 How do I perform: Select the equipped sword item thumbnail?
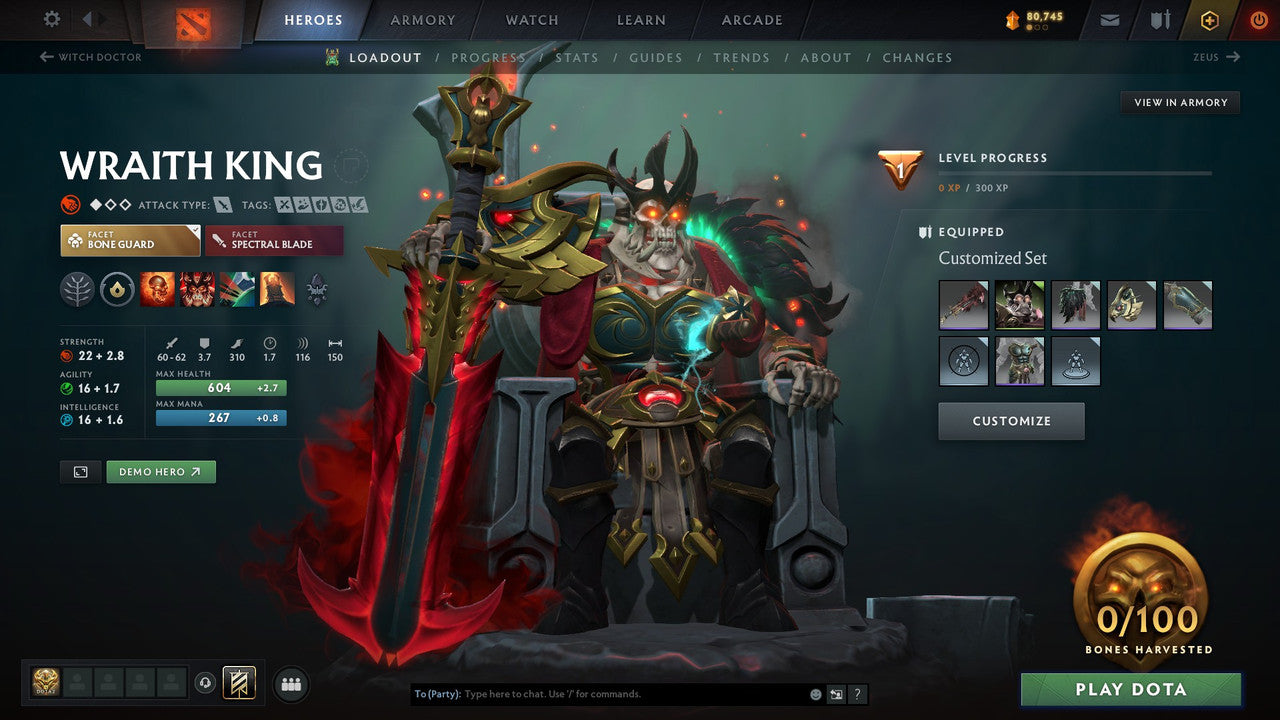(x=963, y=305)
